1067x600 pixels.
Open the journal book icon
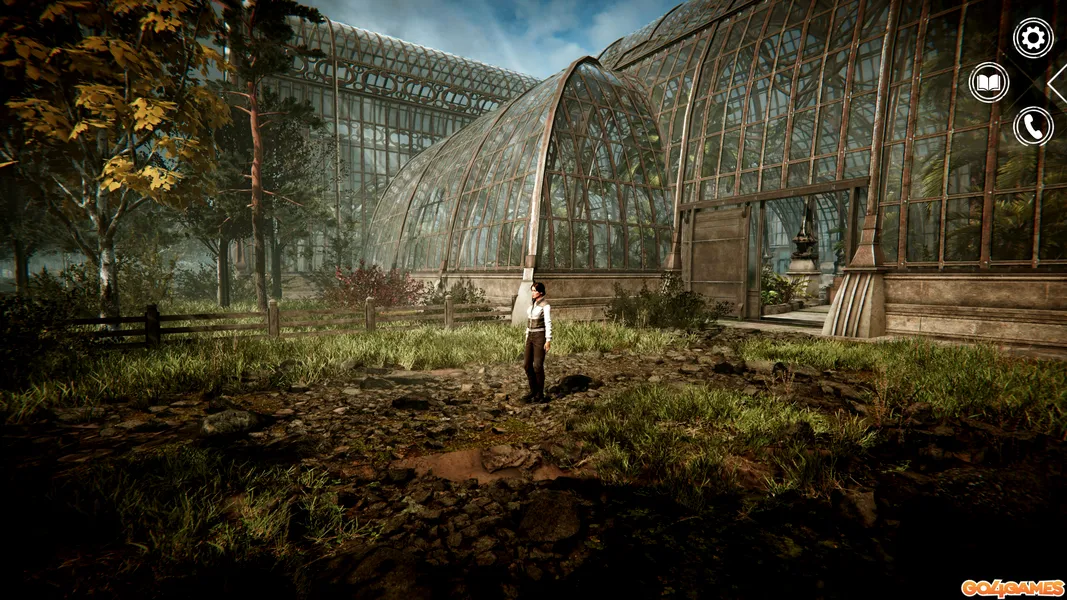pyautogui.click(x=989, y=82)
